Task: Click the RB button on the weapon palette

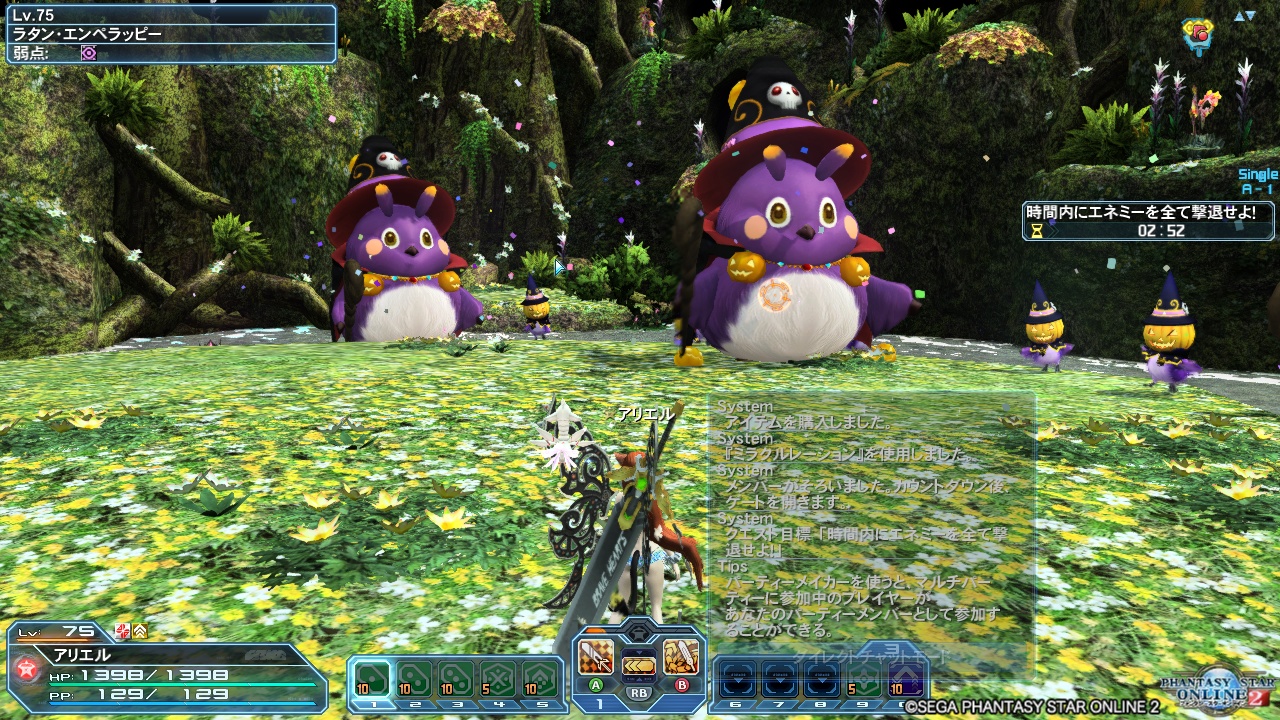Action: coord(638,692)
